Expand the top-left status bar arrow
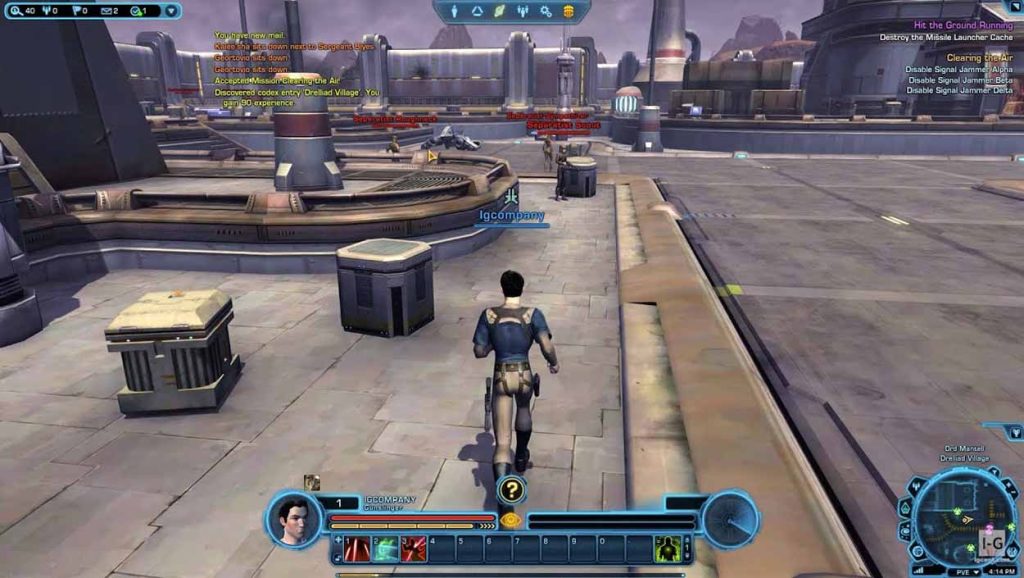The image size is (1024, 578). click(171, 11)
